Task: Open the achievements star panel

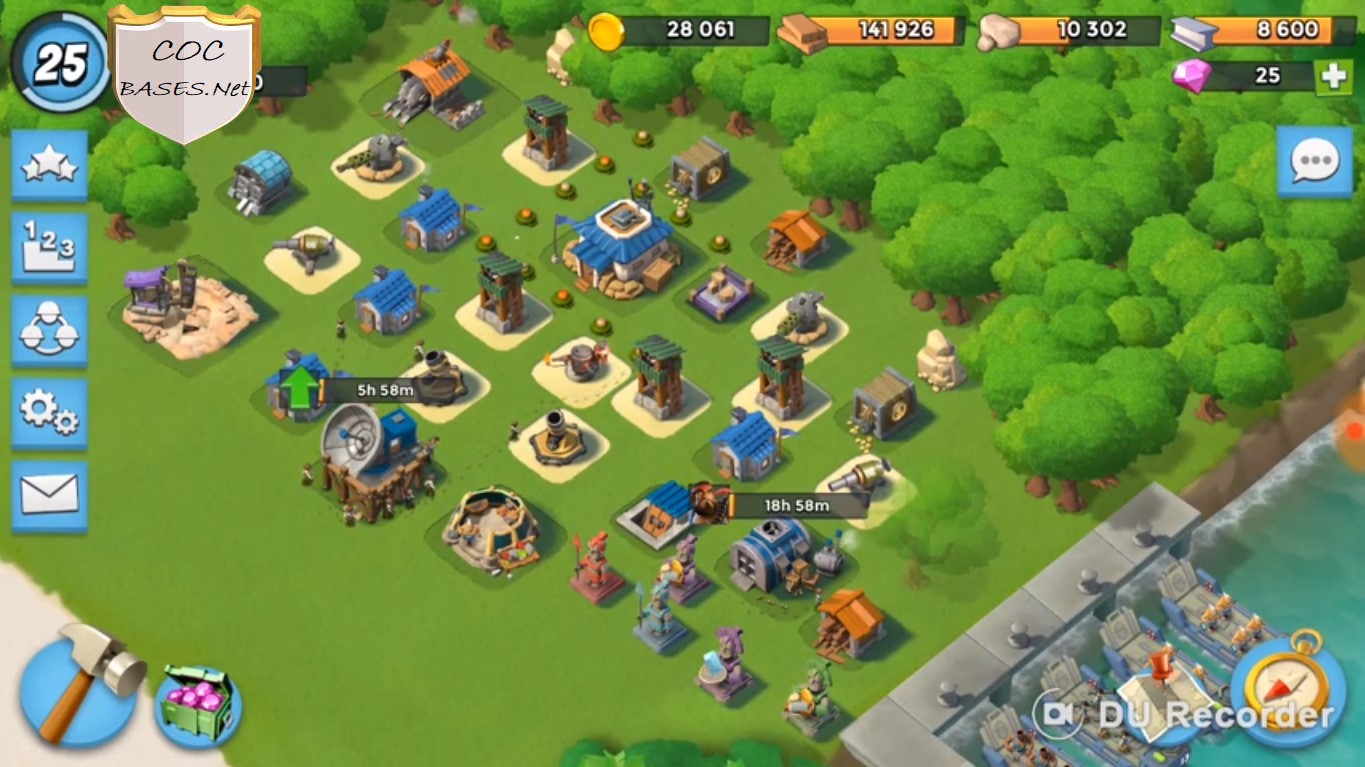Action: click(49, 166)
